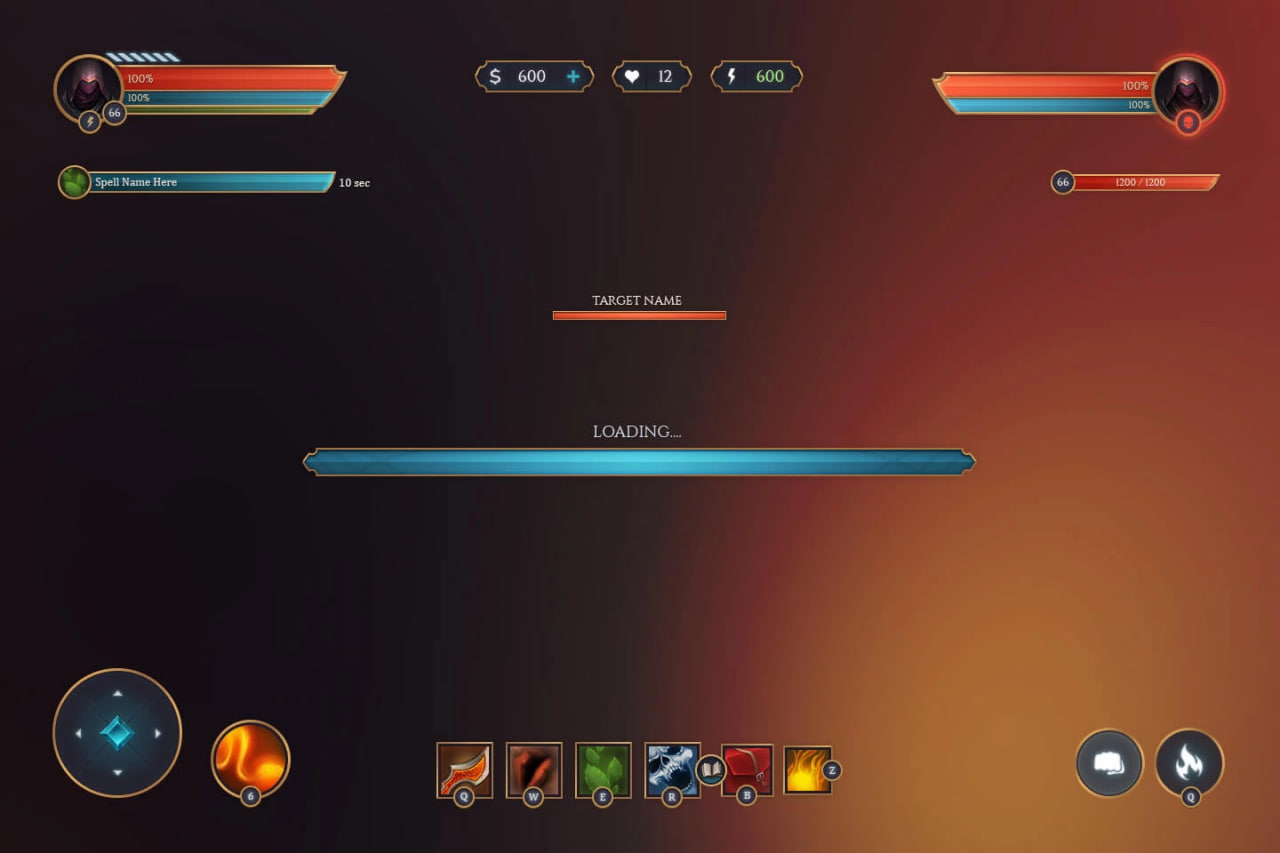The image size is (1280, 853).
Task: Trigger the blue skull ability
Action: coord(671,769)
